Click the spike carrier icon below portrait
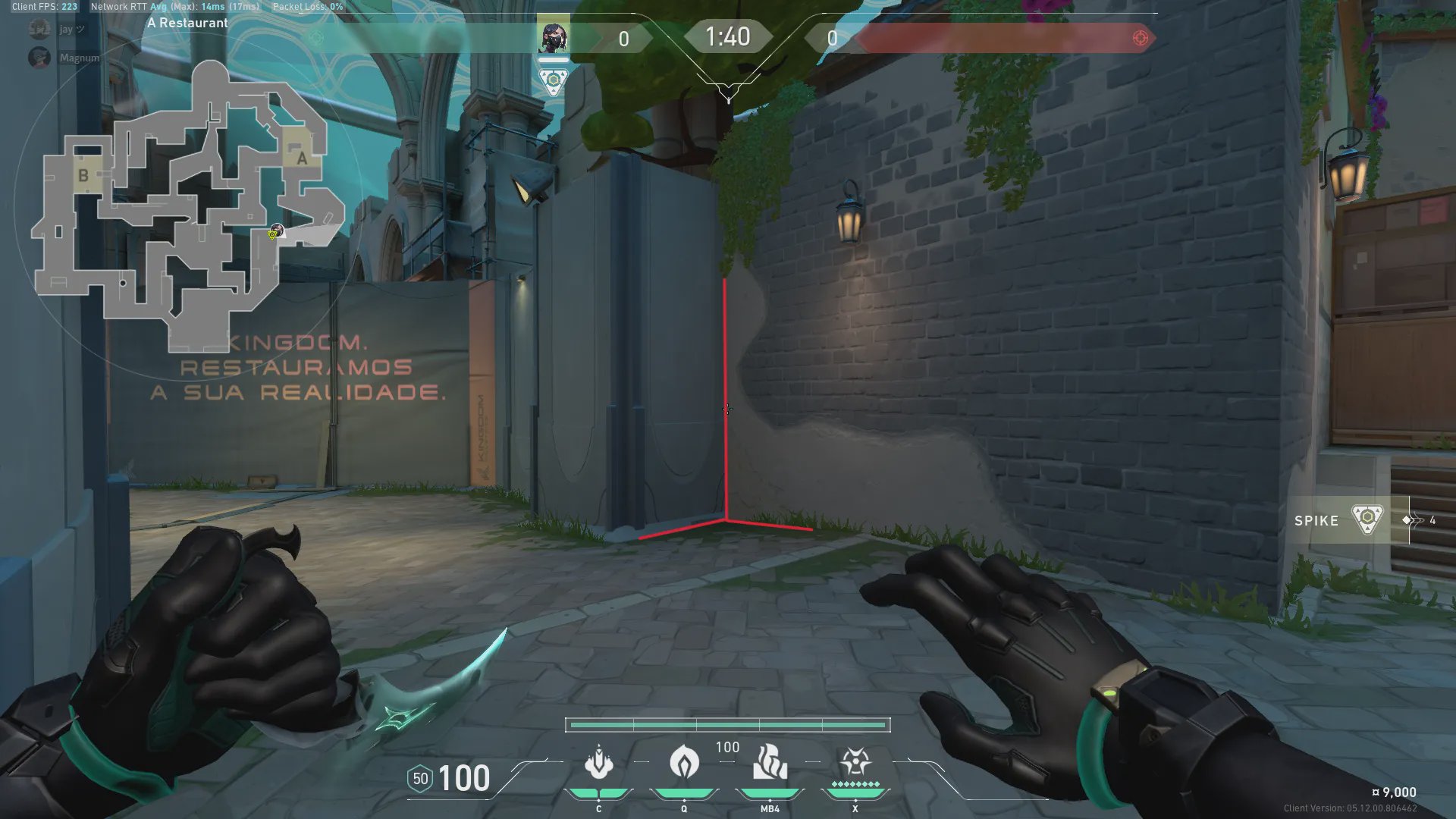Image resolution: width=1456 pixels, height=819 pixels. coord(554,81)
